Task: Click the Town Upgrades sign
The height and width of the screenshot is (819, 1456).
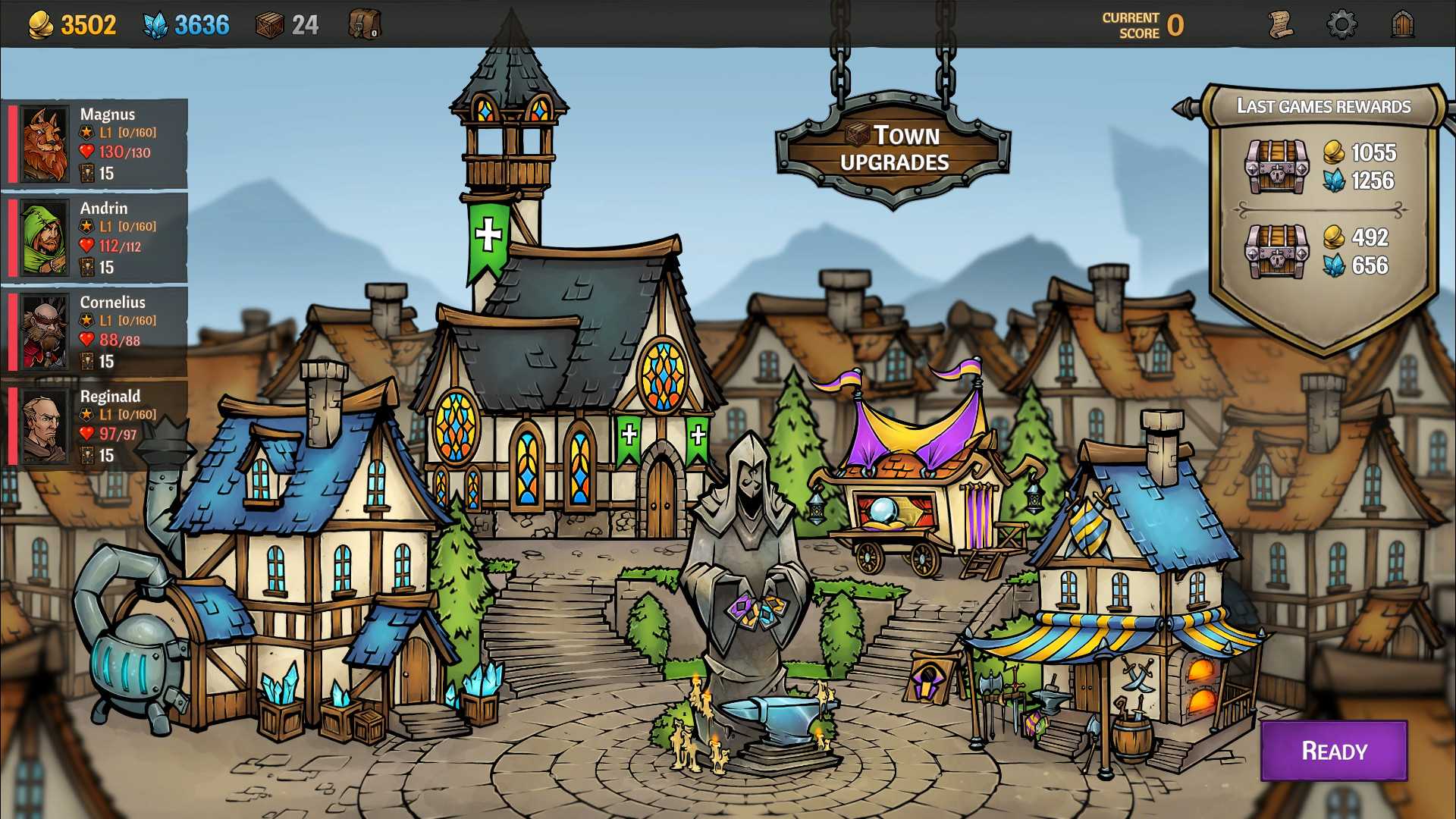Action: (x=893, y=149)
